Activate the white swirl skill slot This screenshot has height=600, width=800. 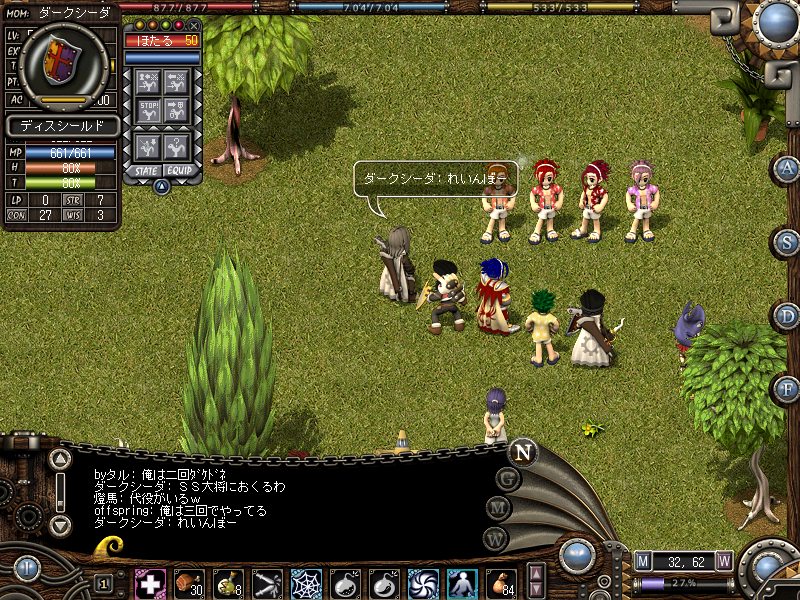click(423, 582)
